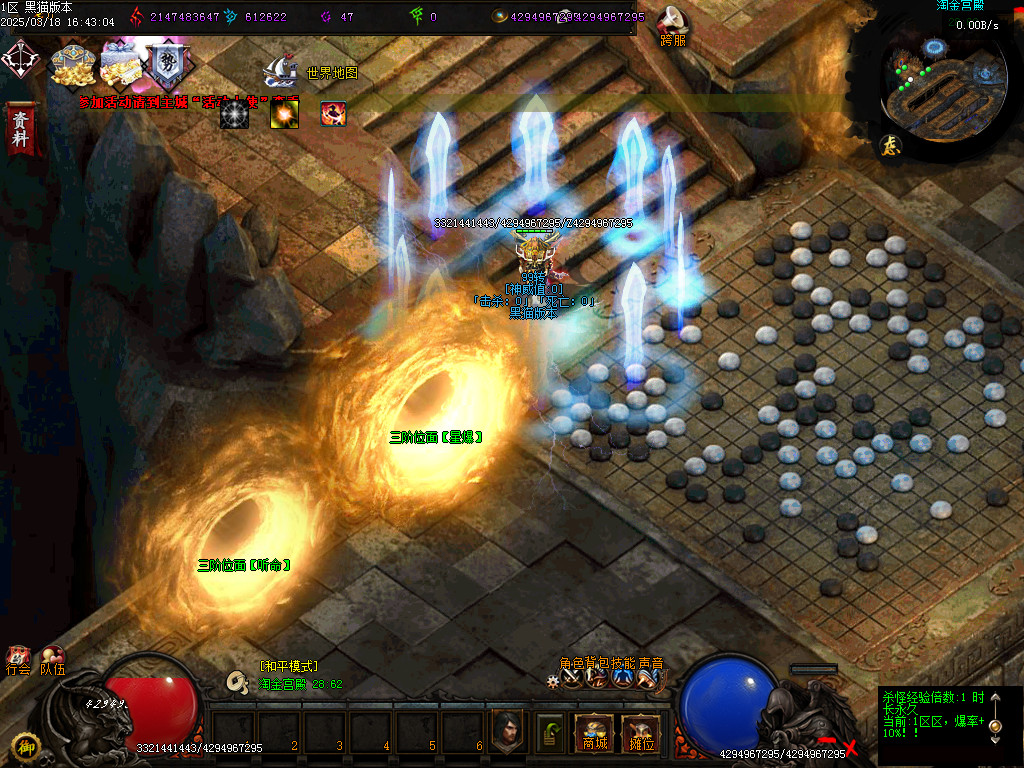Click the chat box scroll handle
The width and height of the screenshot is (1024, 768).
click(995, 725)
